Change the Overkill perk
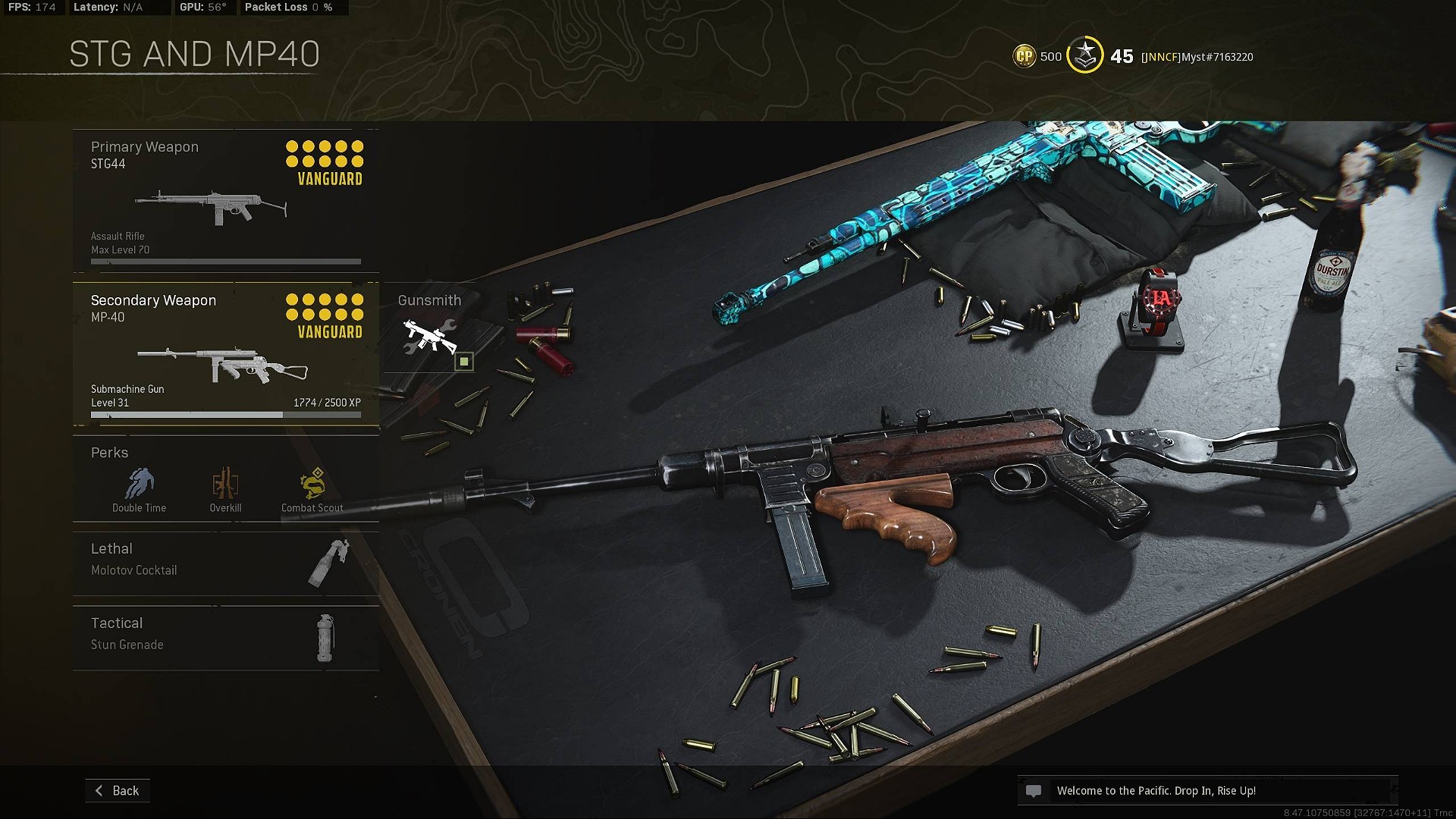 (225, 489)
